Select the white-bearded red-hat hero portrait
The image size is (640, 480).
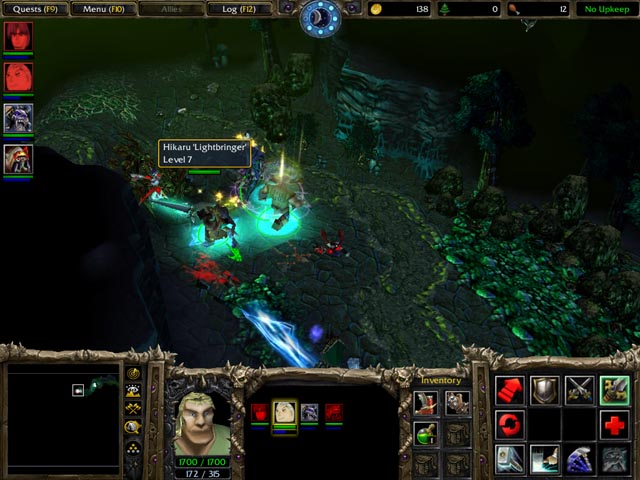click(18, 158)
